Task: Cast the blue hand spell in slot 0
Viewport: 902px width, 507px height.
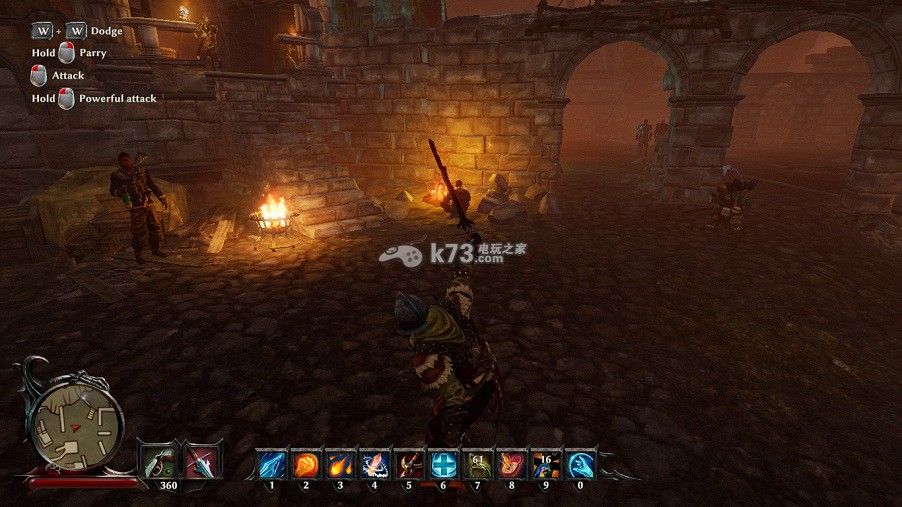Action: click(x=580, y=465)
